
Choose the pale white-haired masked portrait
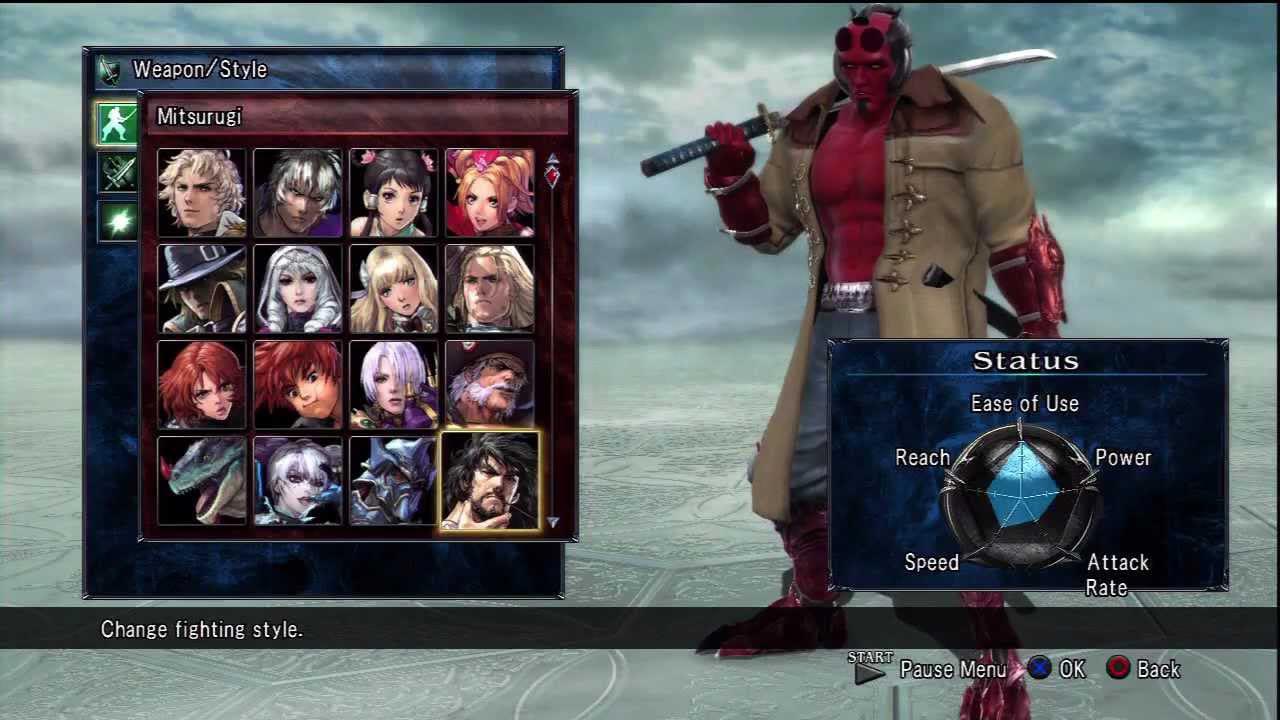coord(297,480)
